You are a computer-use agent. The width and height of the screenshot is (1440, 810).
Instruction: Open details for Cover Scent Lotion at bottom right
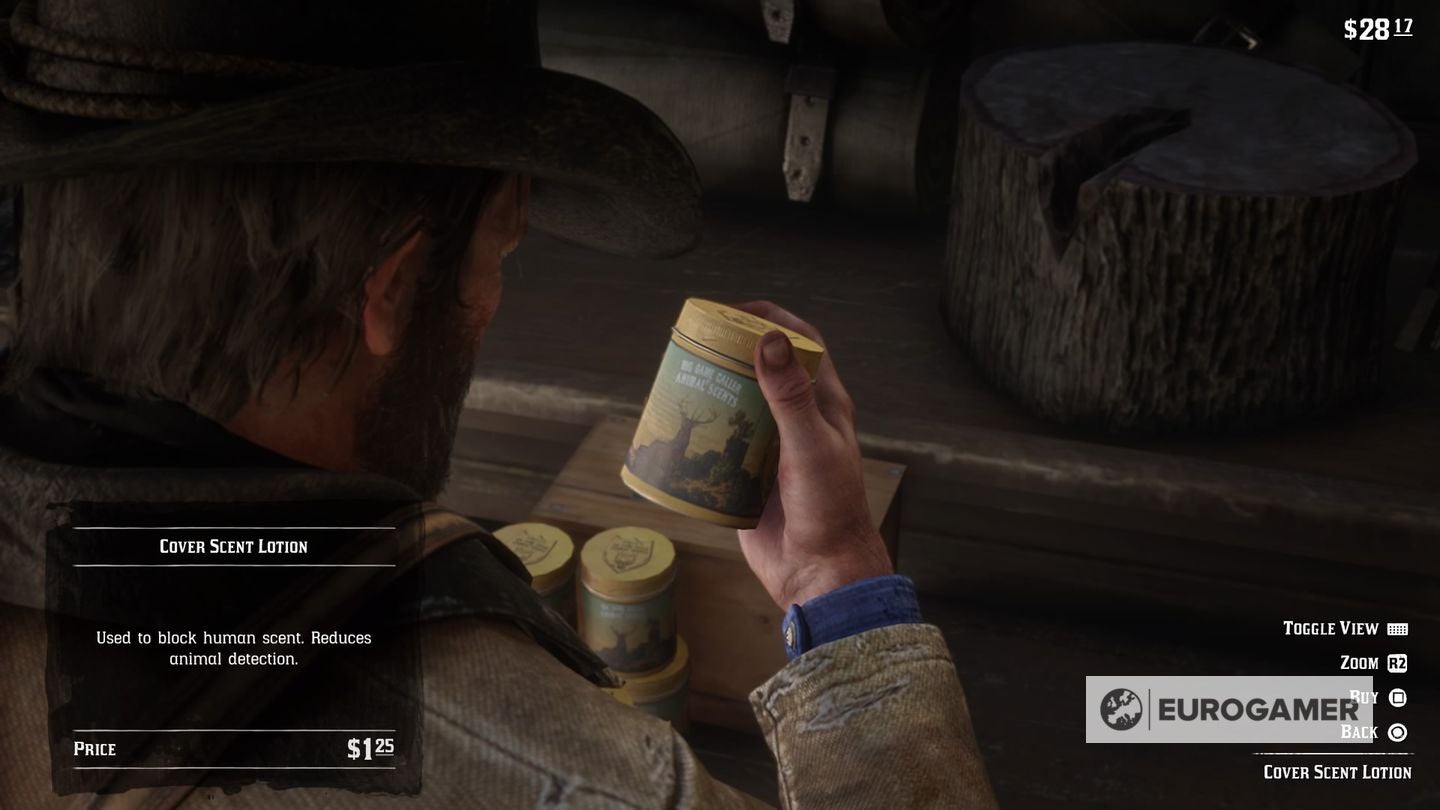1337,772
